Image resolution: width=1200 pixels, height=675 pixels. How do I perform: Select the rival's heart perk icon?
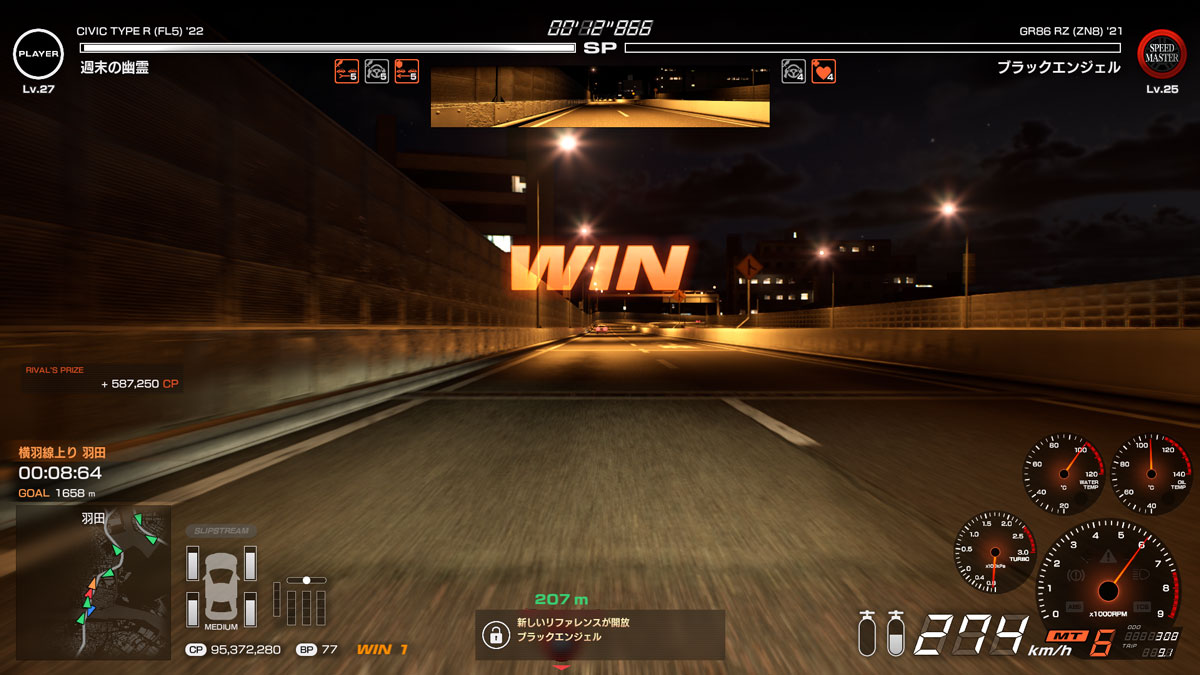(x=823, y=71)
